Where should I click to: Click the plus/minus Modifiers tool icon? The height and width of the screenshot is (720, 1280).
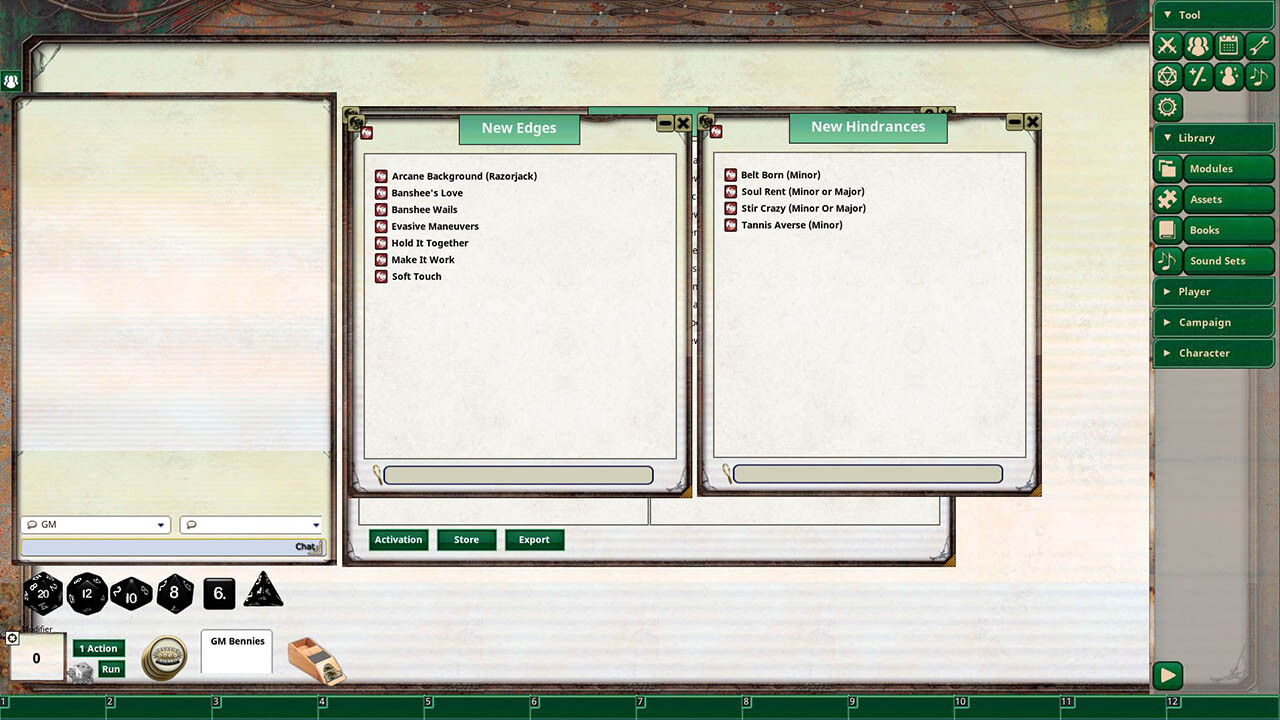click(1198, 76)
